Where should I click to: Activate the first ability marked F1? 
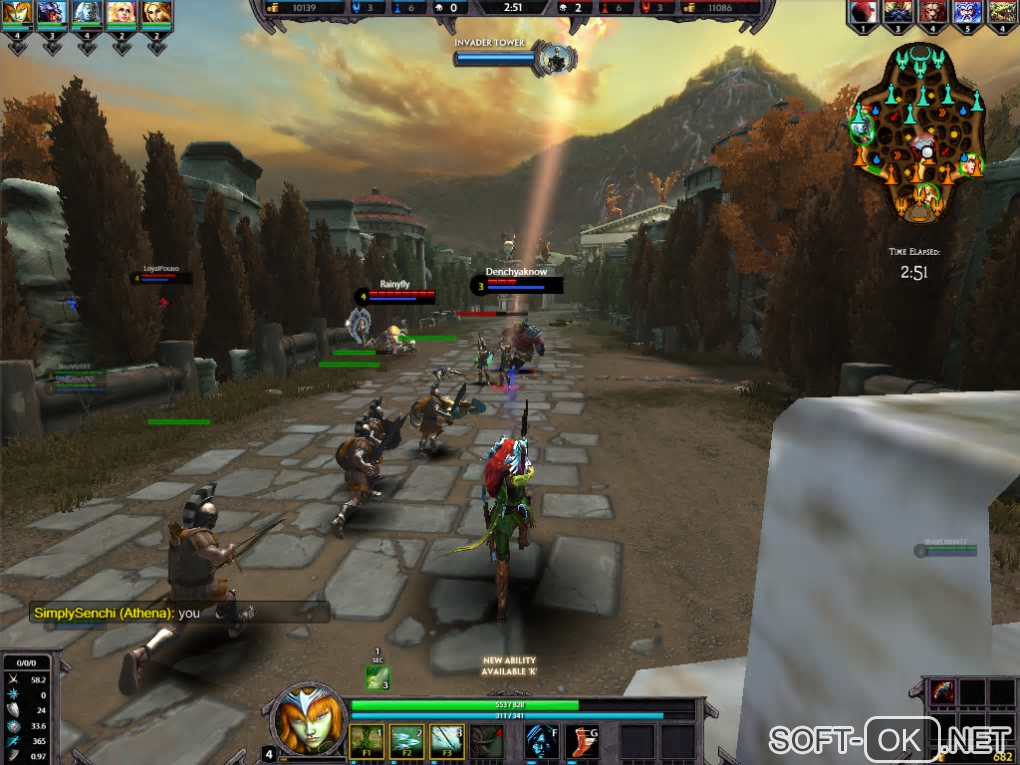tap(365, 740)
